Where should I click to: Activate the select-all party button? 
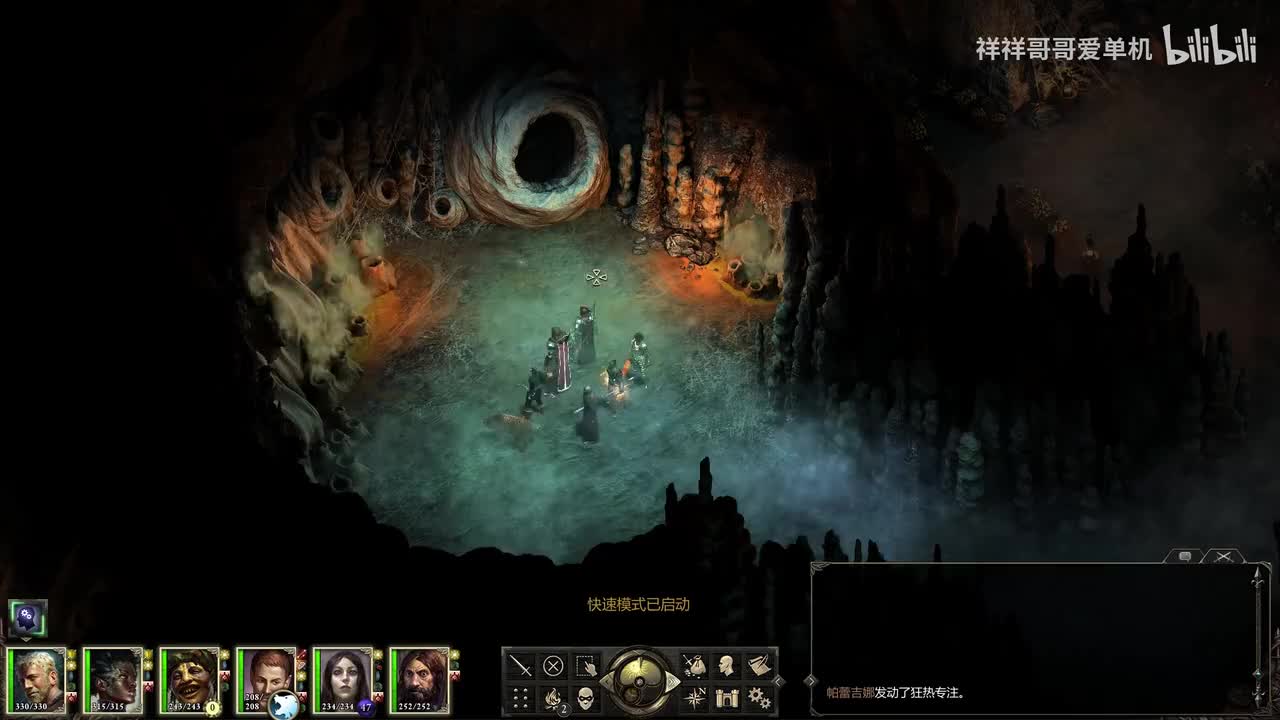(x=586, y=665)
